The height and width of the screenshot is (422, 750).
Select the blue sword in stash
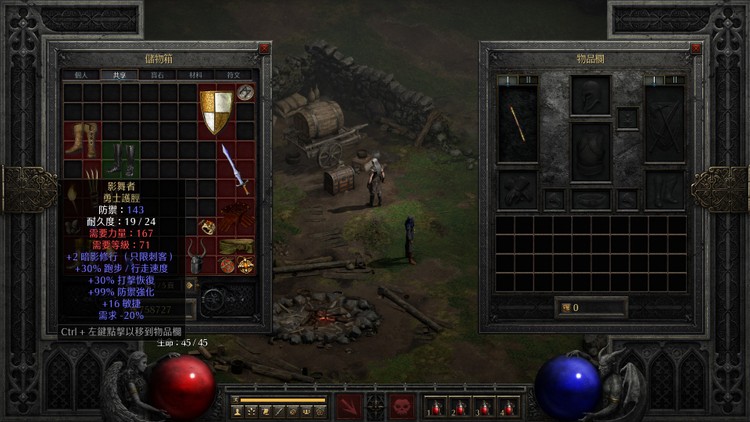click(x=234, y=170)
